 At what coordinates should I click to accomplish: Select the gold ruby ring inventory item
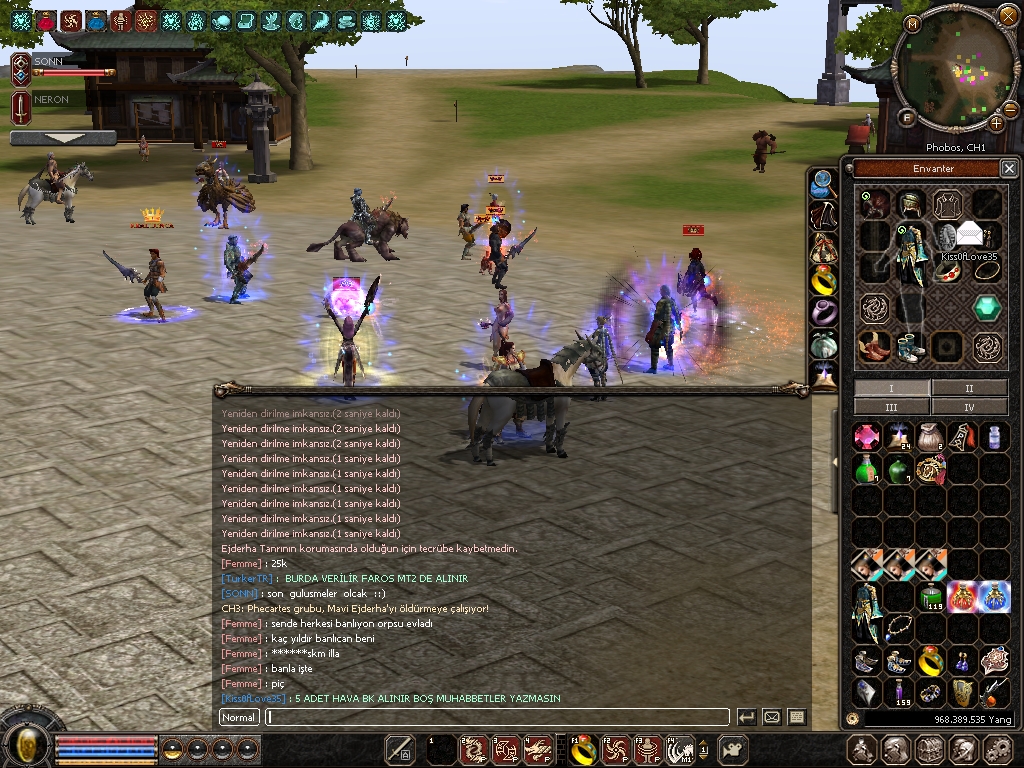coord(932,660)
